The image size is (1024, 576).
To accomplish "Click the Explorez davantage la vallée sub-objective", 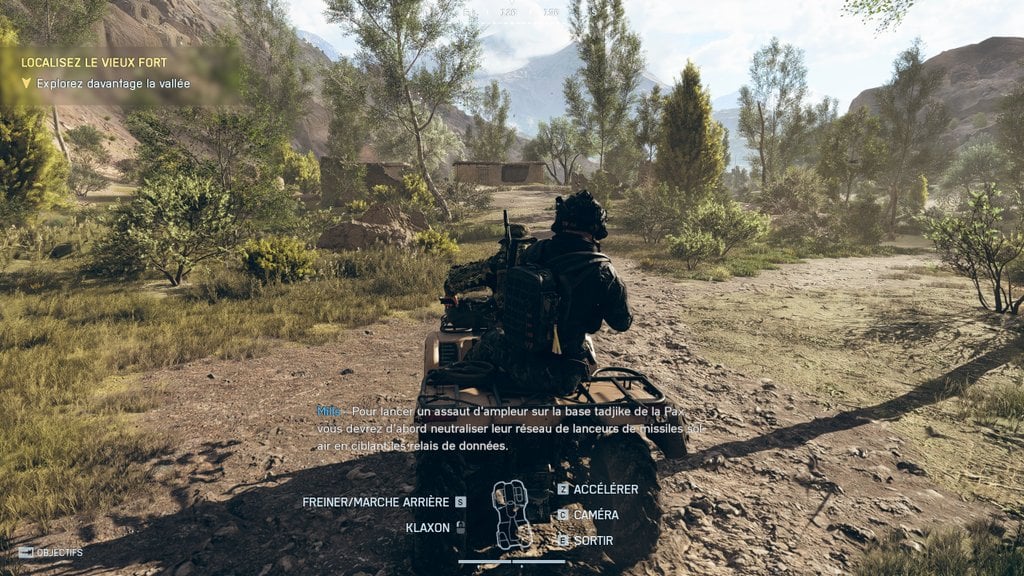I will pyautogui.click(x=113, y=84).
